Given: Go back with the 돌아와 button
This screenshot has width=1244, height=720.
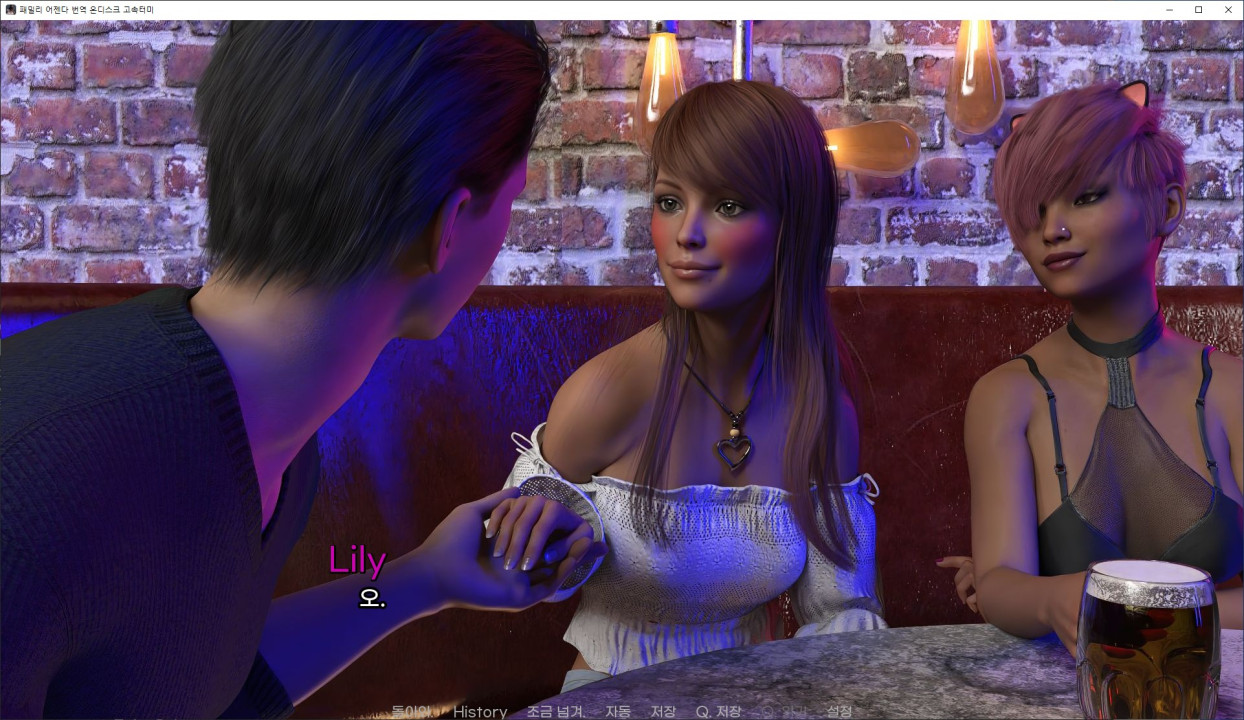Looking at the screenshot, I should pyautogui.click(x=411, y=712).
